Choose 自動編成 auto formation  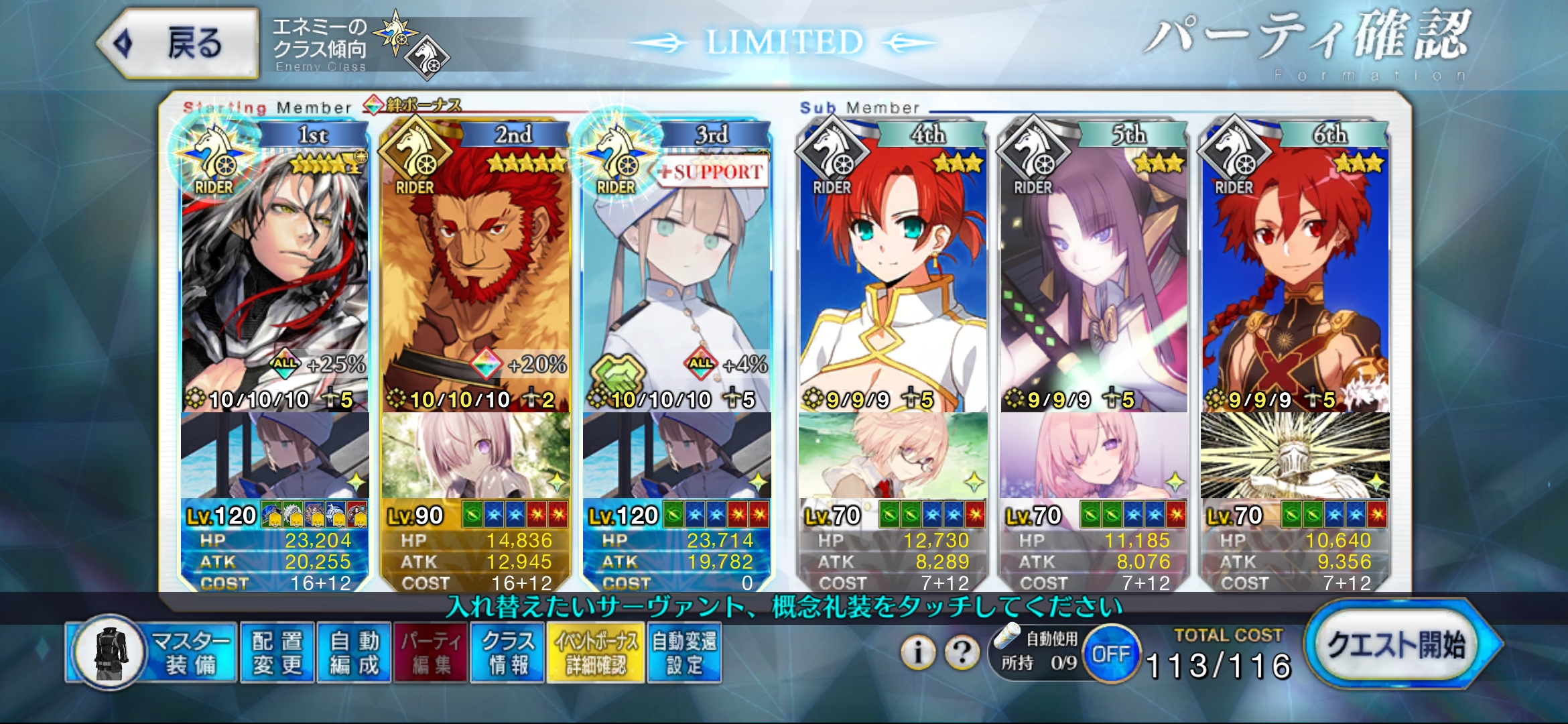(x=354, y=652)
